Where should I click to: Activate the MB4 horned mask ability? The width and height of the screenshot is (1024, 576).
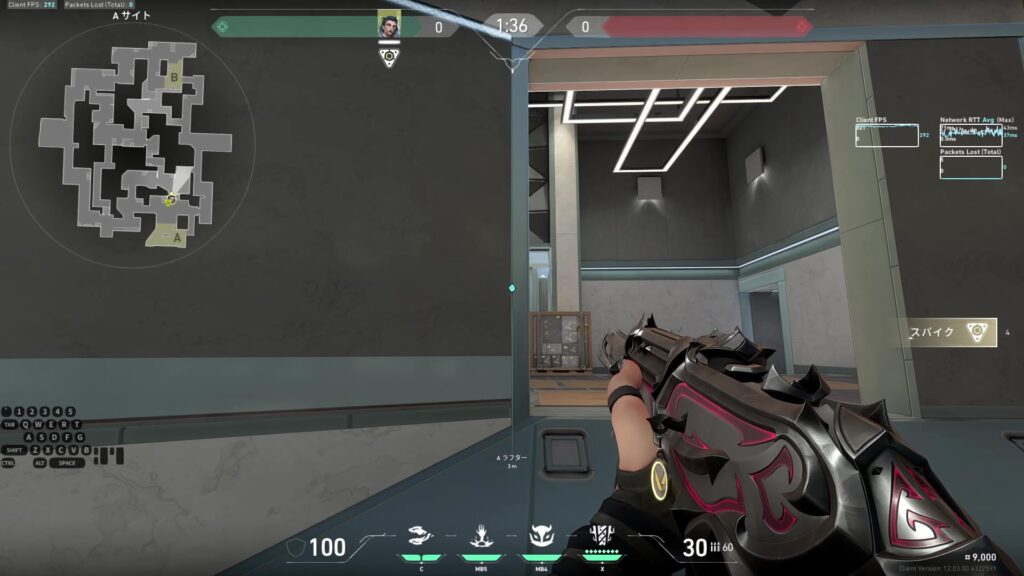(541, 536)
